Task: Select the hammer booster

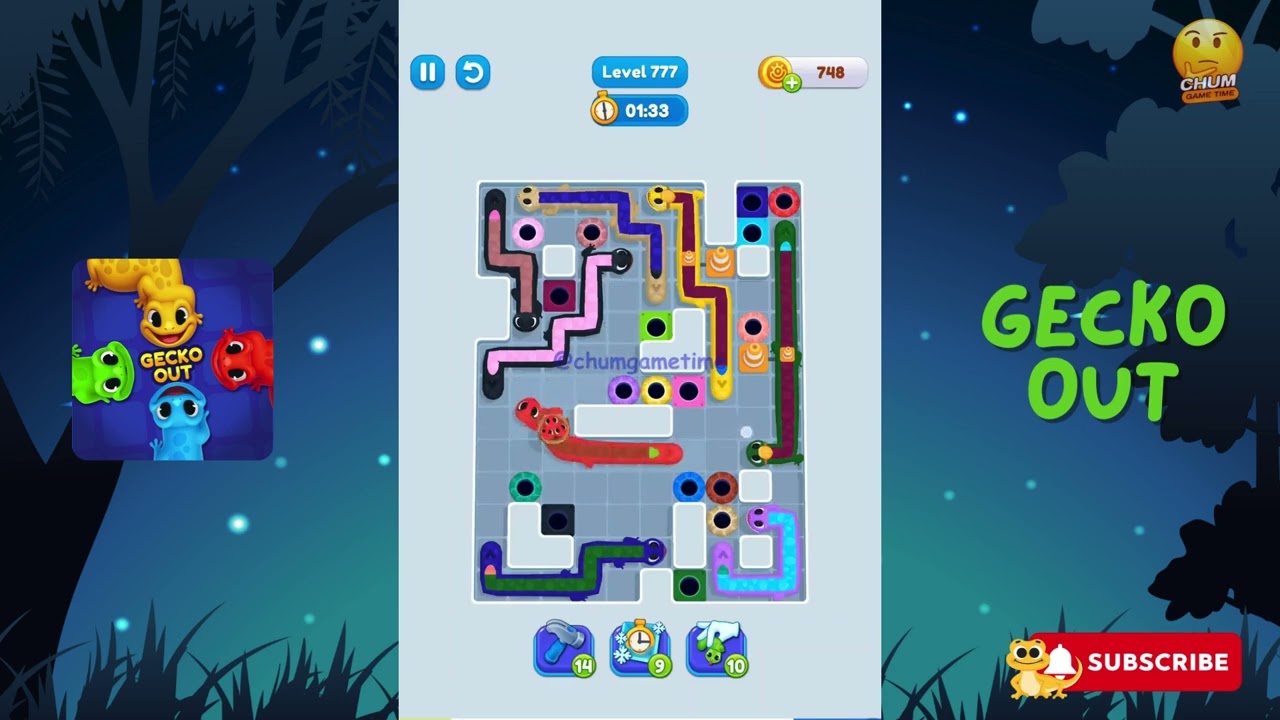Action: 564,649
